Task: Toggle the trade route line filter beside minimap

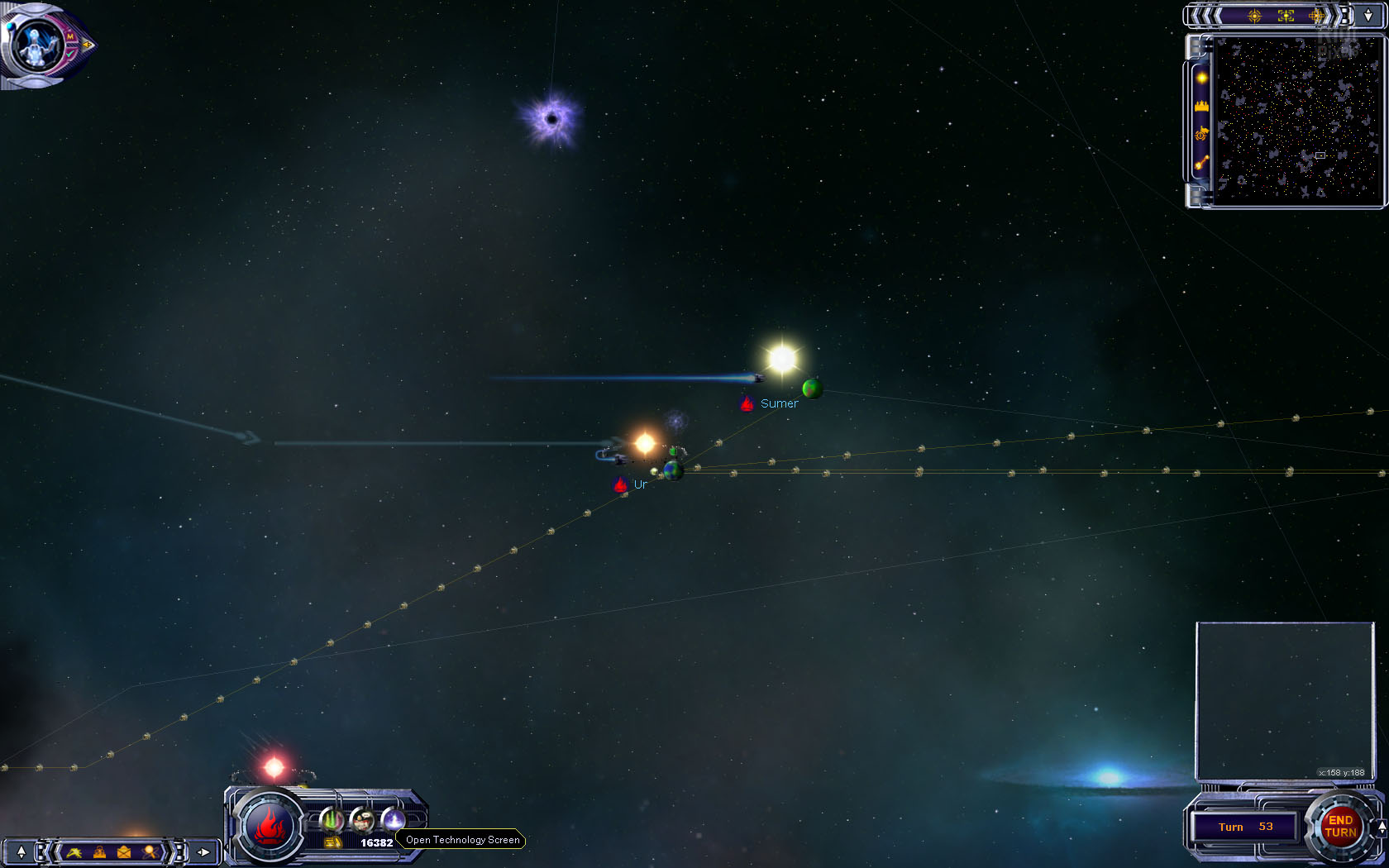Action: [x=1201, y=162]
